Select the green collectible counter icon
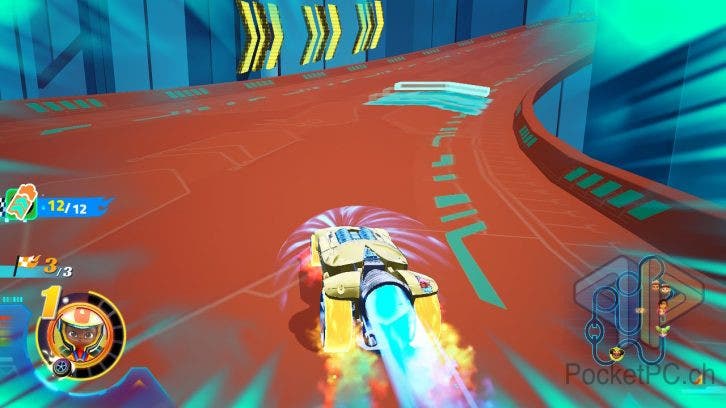Screen dimensions: 726x408 click(23, 203)
